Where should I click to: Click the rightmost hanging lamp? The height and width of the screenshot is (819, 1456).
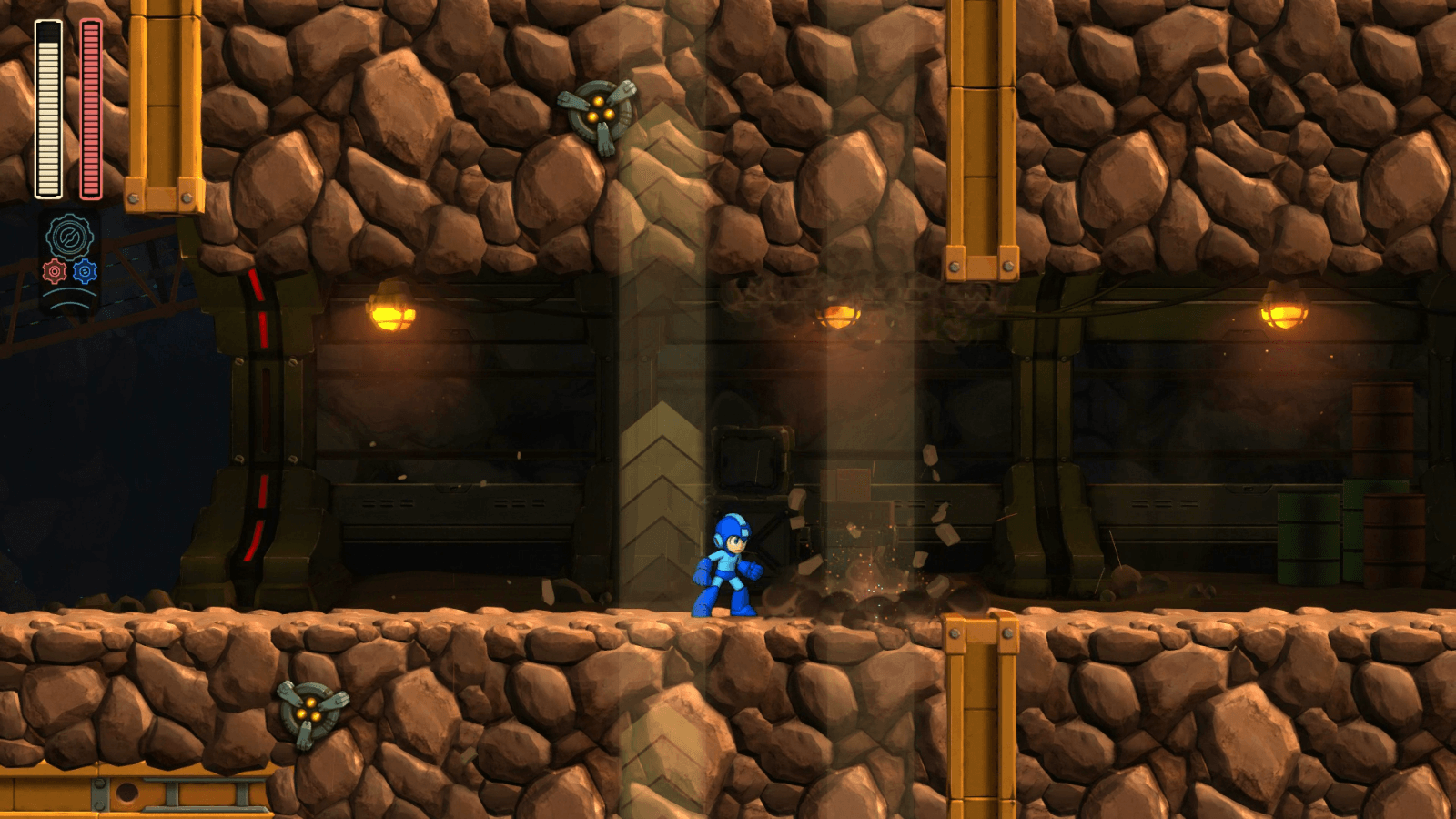click(1281, 316)
